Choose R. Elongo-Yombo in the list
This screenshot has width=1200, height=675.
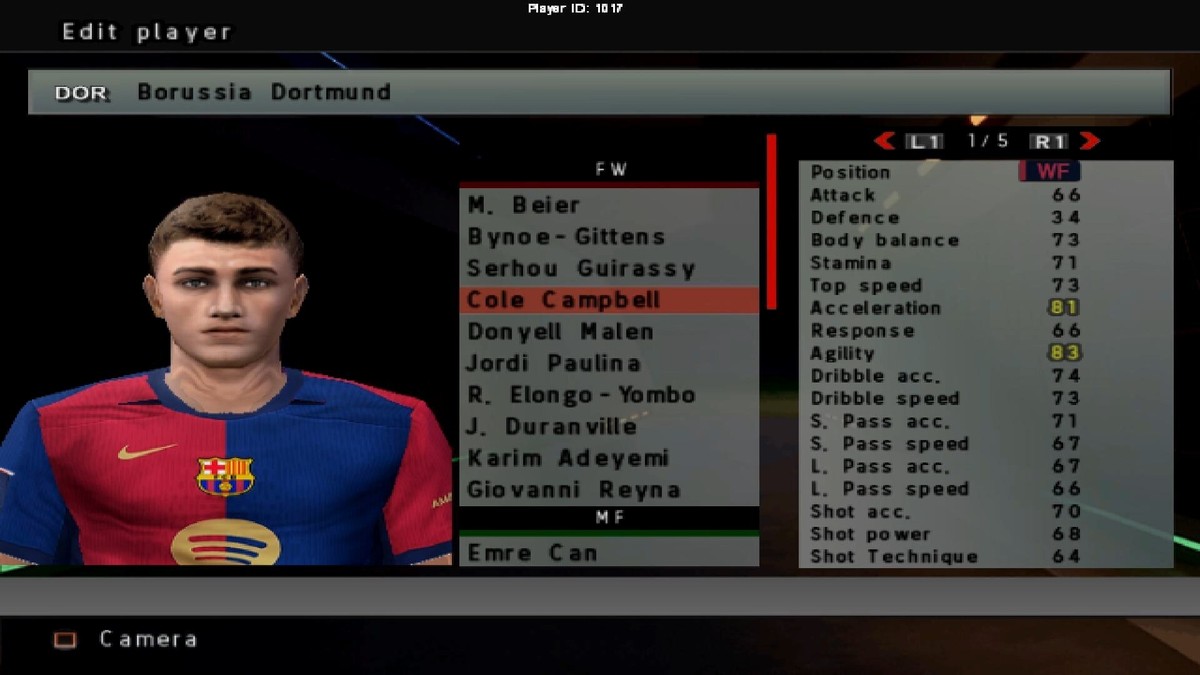tap(608, 395)
